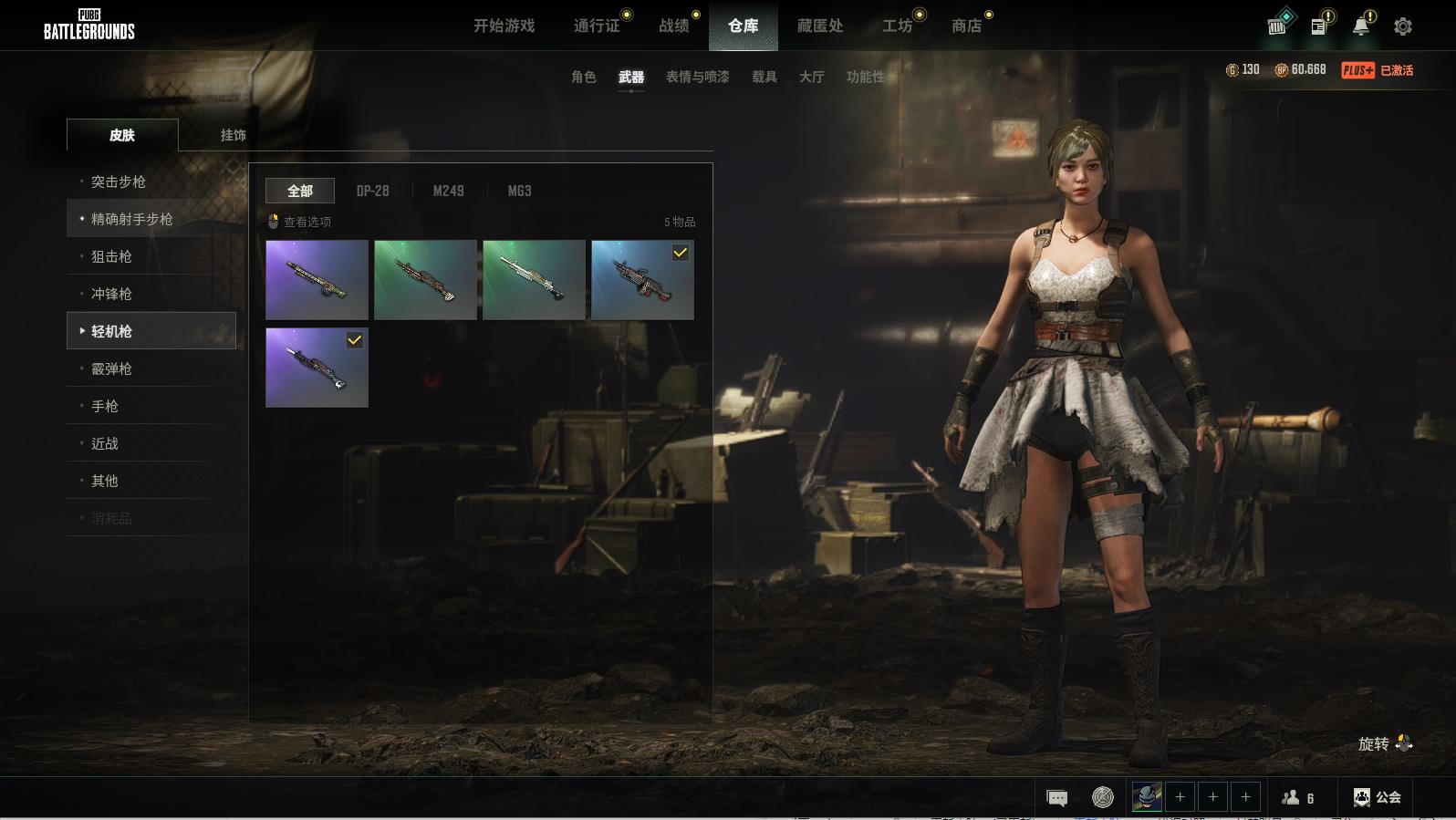Select the equipped blue machine gun skin
Screen dimensions: 1456x820
tap(642, 280)
